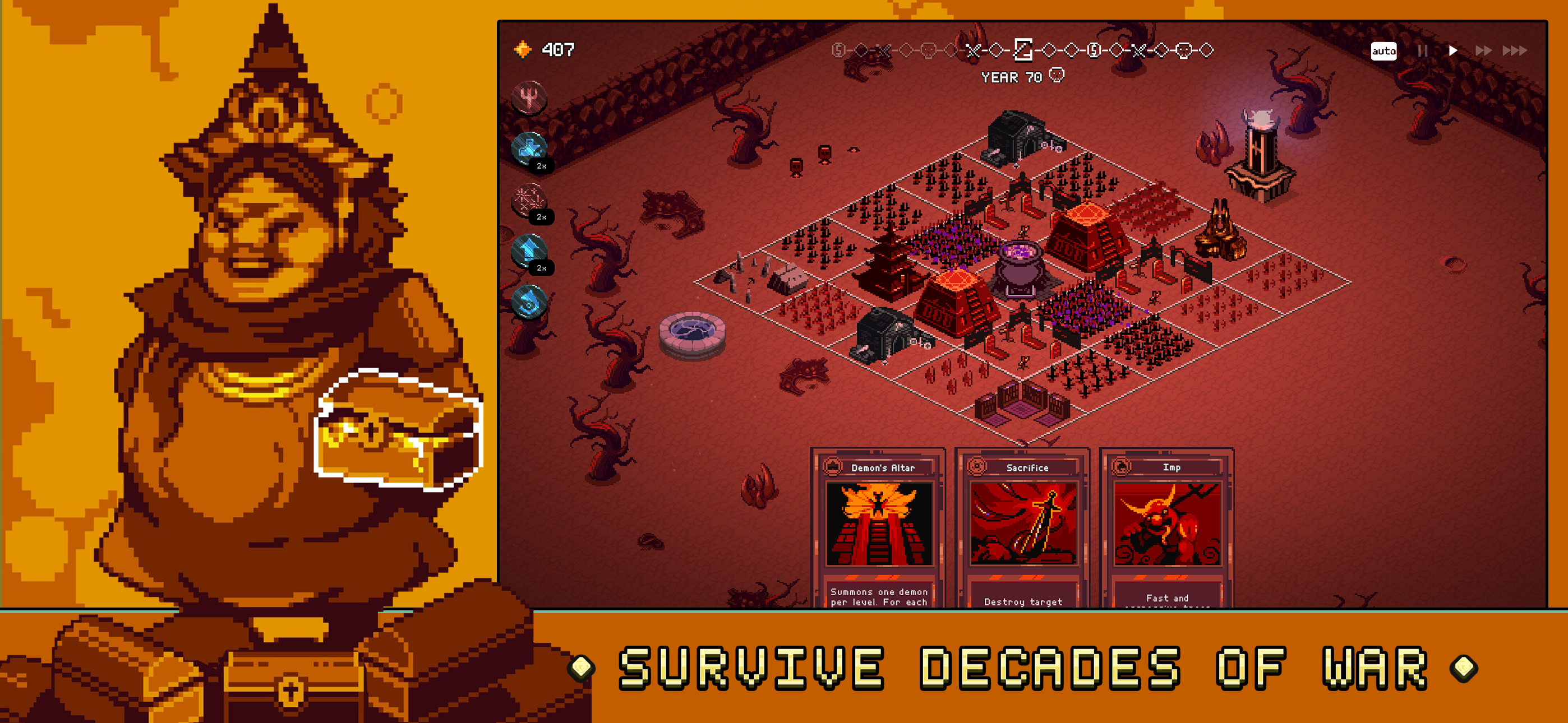Click the play button to resume the game
The width and height of the screenshot is (1568, 723).
(1454, 51)
